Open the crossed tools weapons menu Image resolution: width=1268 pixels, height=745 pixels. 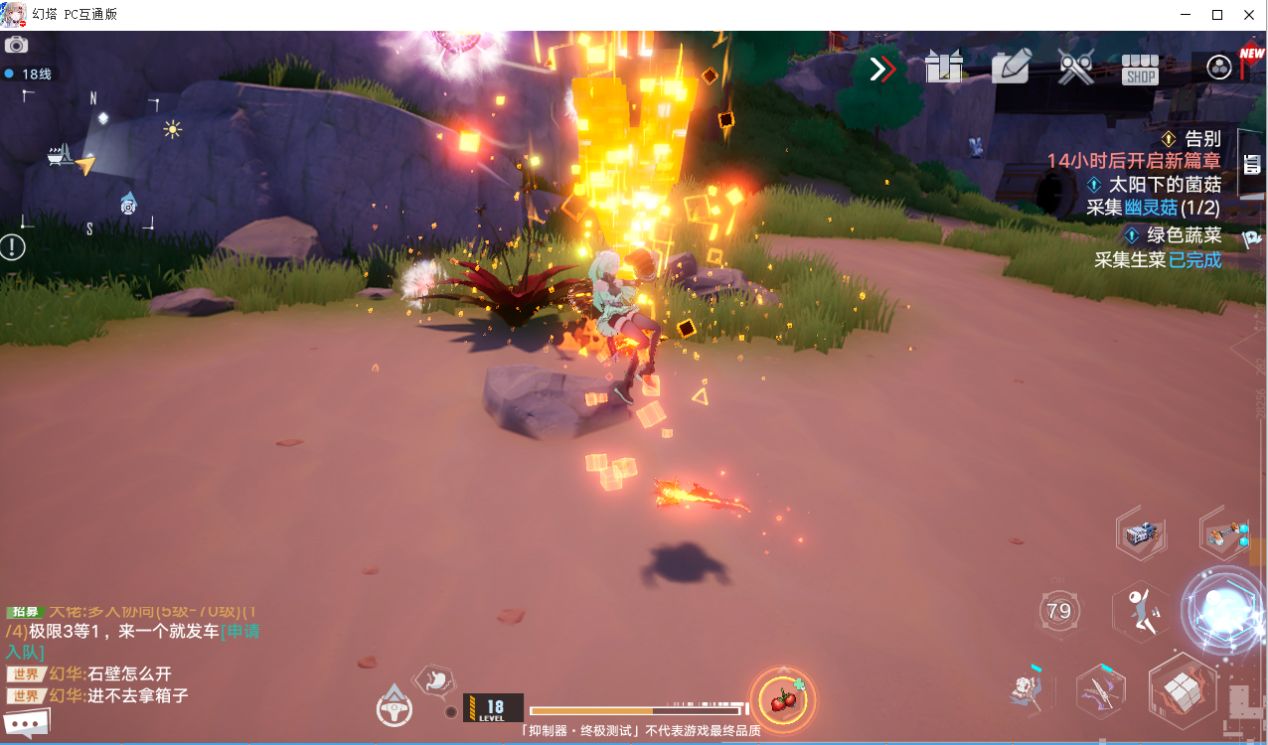coord(1075,68)
